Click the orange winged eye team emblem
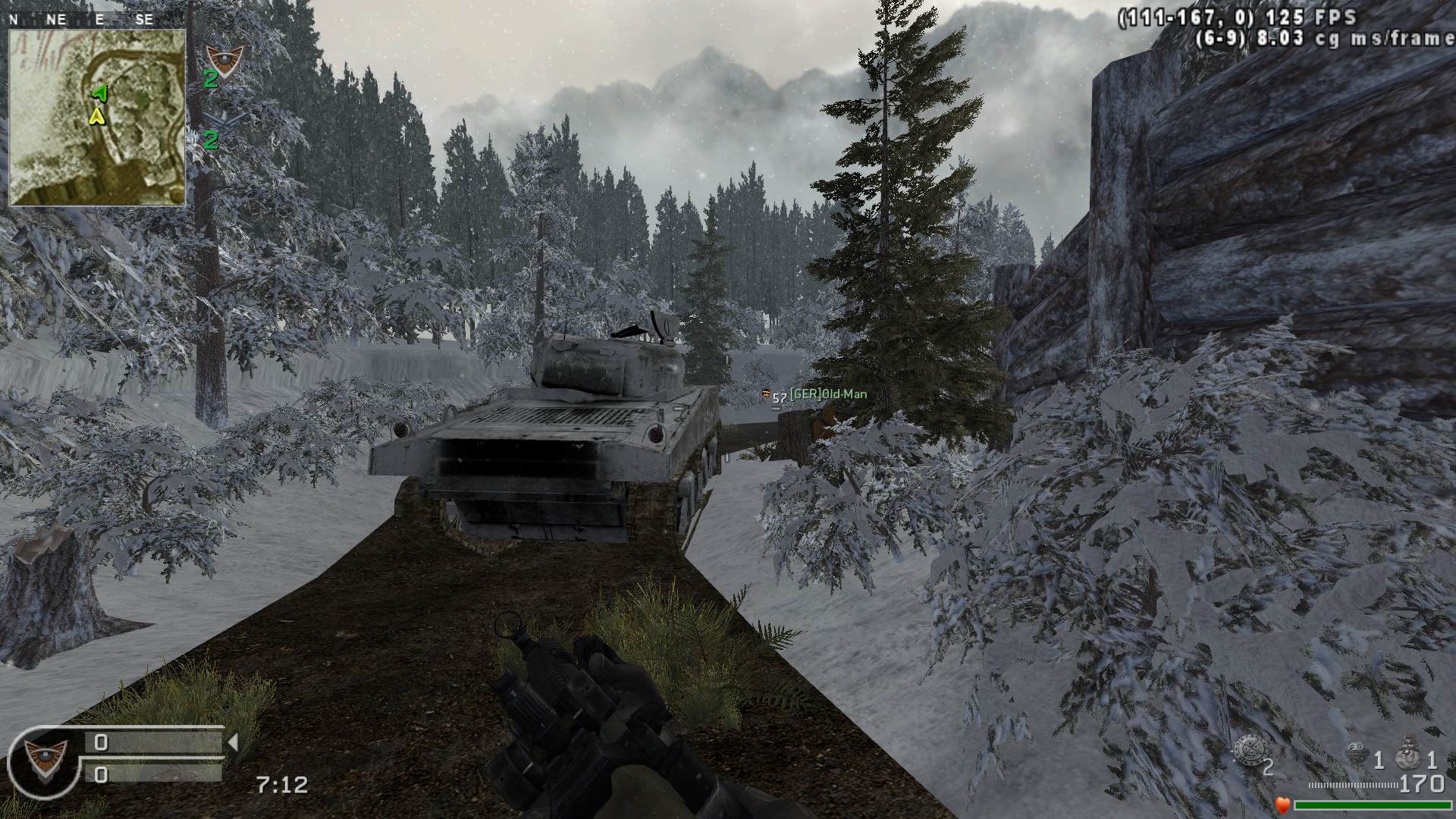This screenshot has width=1456, height=819. 224,58
